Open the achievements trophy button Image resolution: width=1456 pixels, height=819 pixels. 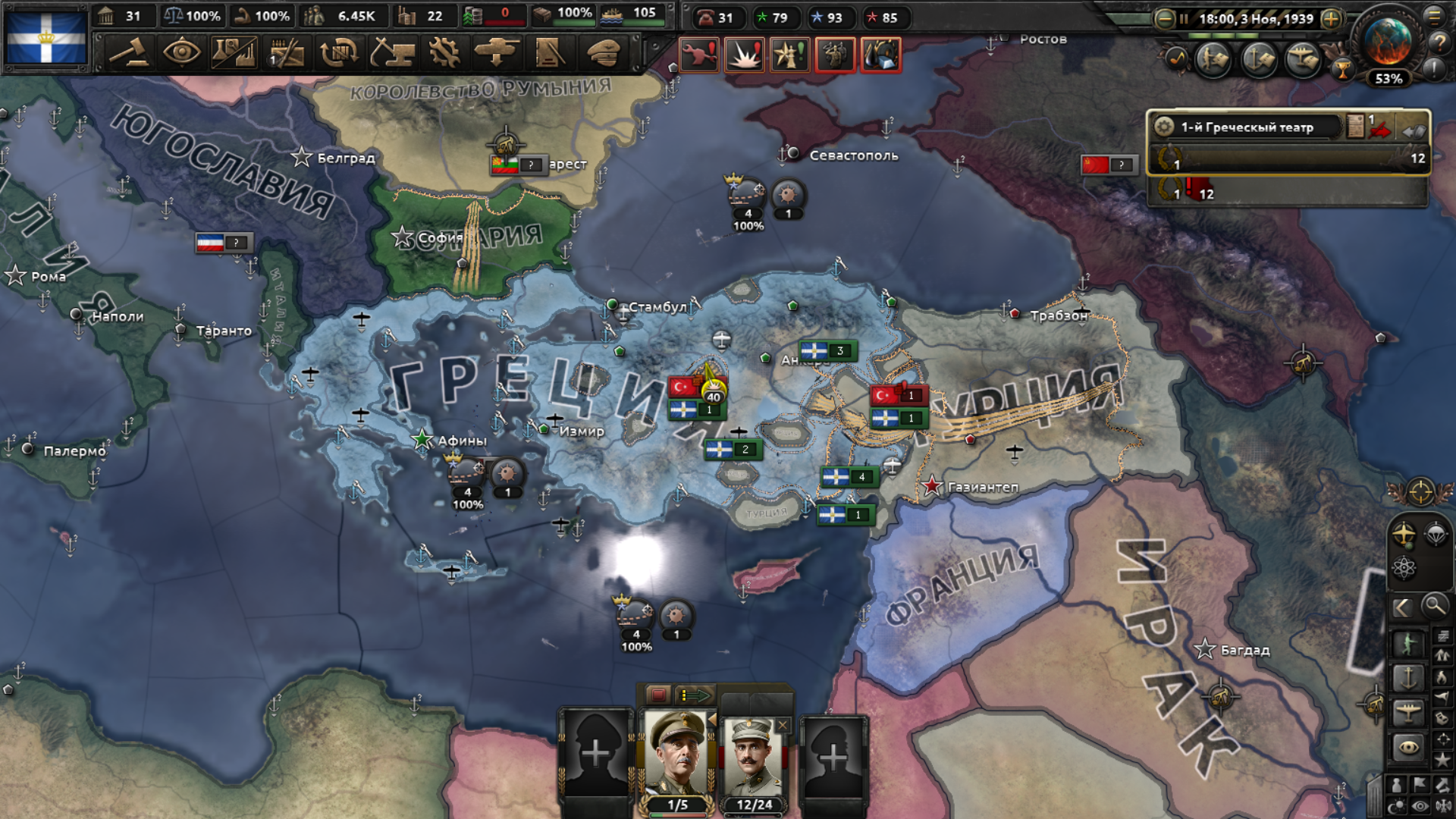(x=1343, y=71)
